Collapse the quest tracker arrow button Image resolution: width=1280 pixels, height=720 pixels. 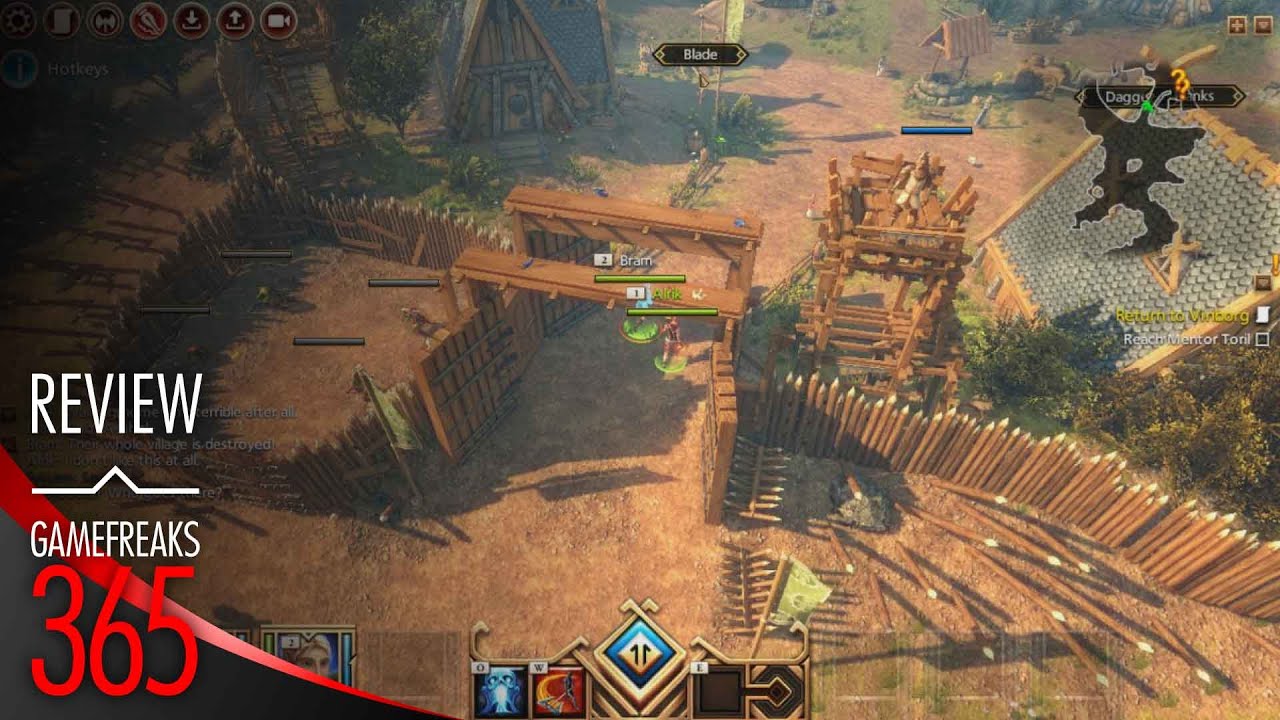pyautogui.click(x=1263, y=283)
